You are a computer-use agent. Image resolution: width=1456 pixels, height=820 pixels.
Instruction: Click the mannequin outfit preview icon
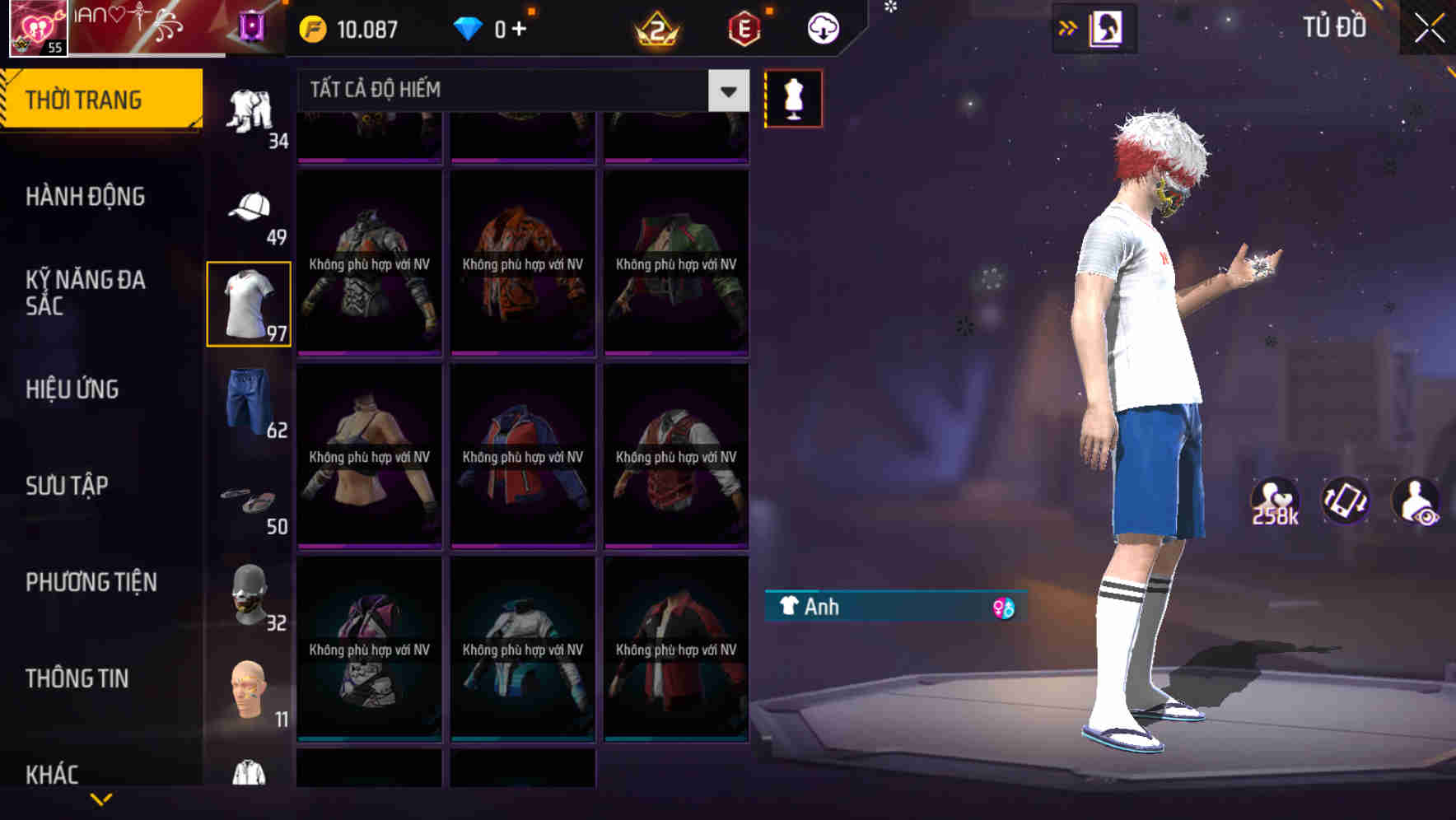click(x=793, y=97)
